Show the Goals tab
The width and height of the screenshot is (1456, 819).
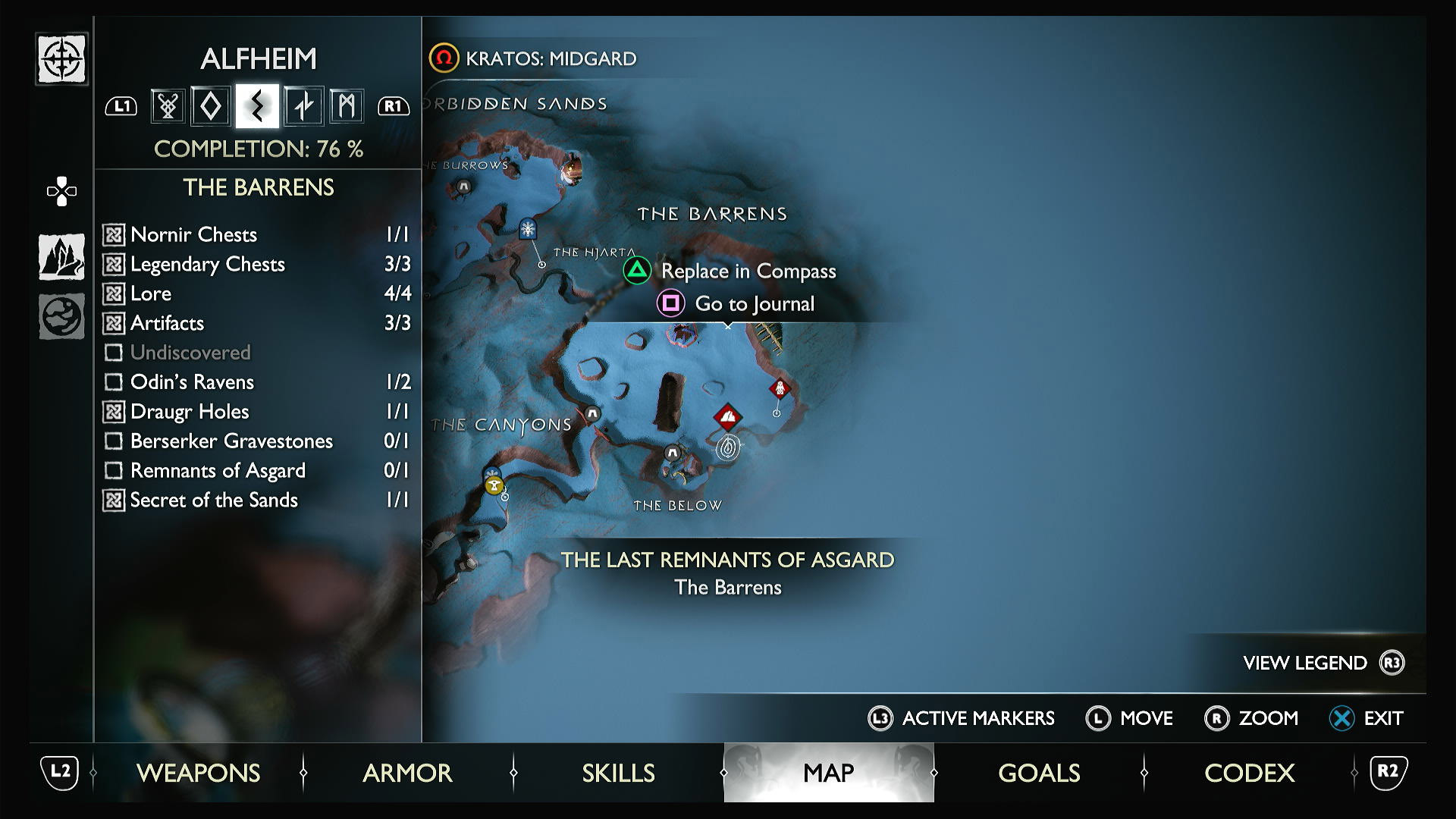(1039, 773)
